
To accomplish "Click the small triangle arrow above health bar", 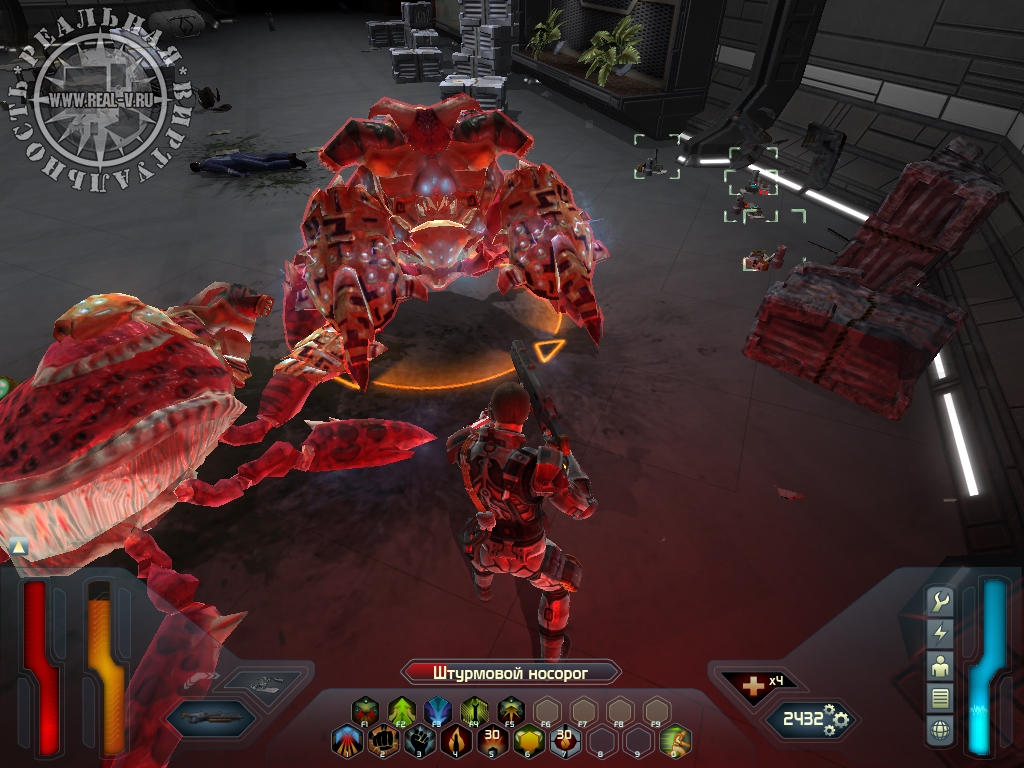I will click(18, 546).
